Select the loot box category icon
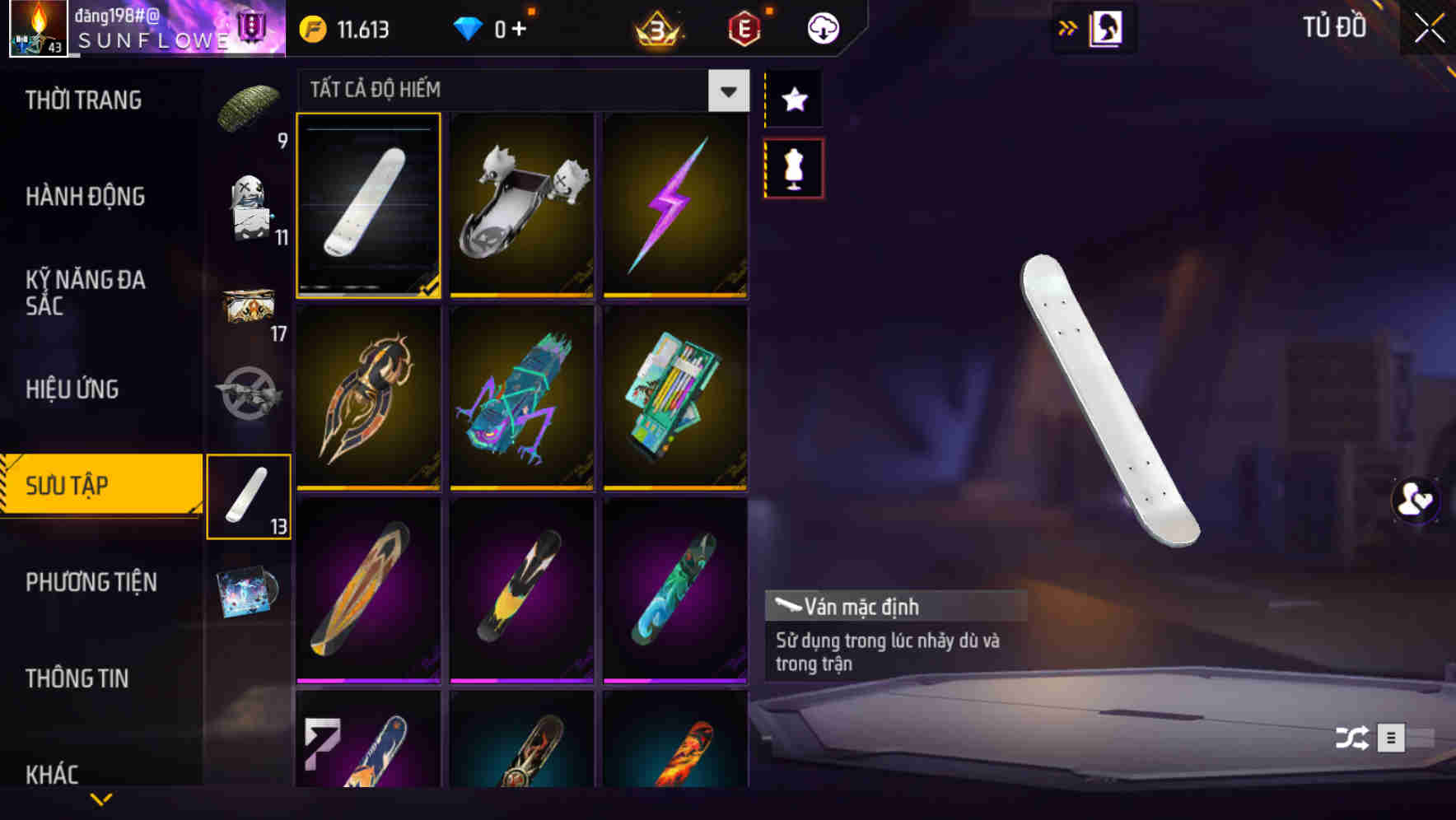The height and width of the screenshot is (820, 1456). click(x=249, y=305)
